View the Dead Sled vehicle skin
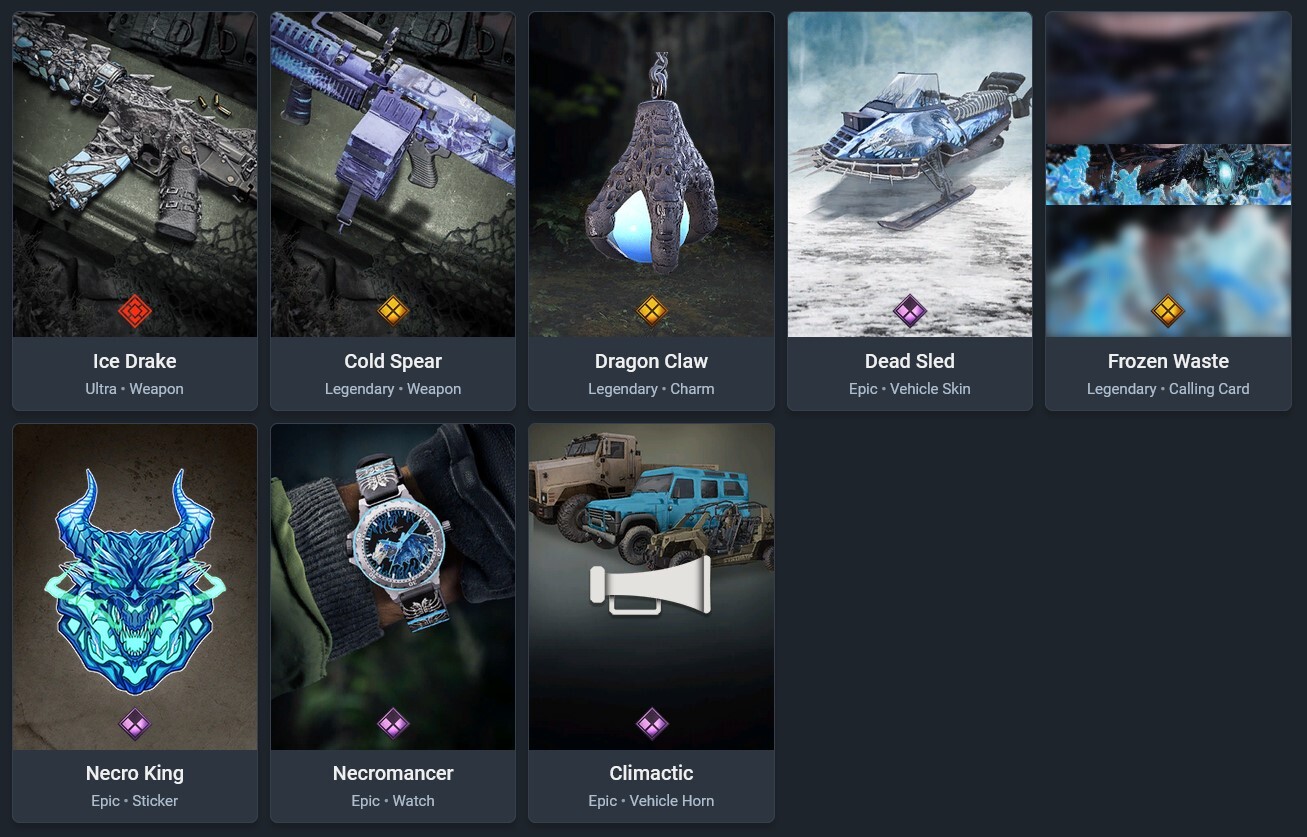This screenshot has width=1307, height=837. click(x=910, y=210)
